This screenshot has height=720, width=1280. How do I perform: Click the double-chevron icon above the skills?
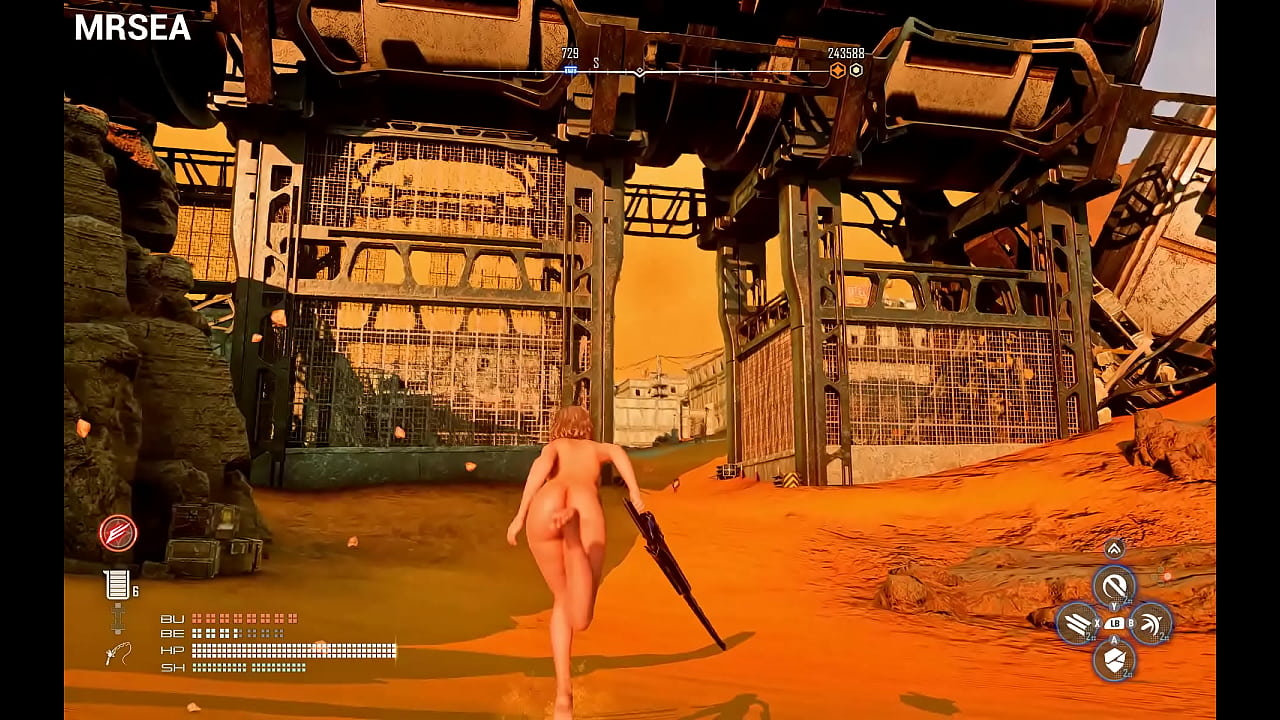tap(1114, 548)
